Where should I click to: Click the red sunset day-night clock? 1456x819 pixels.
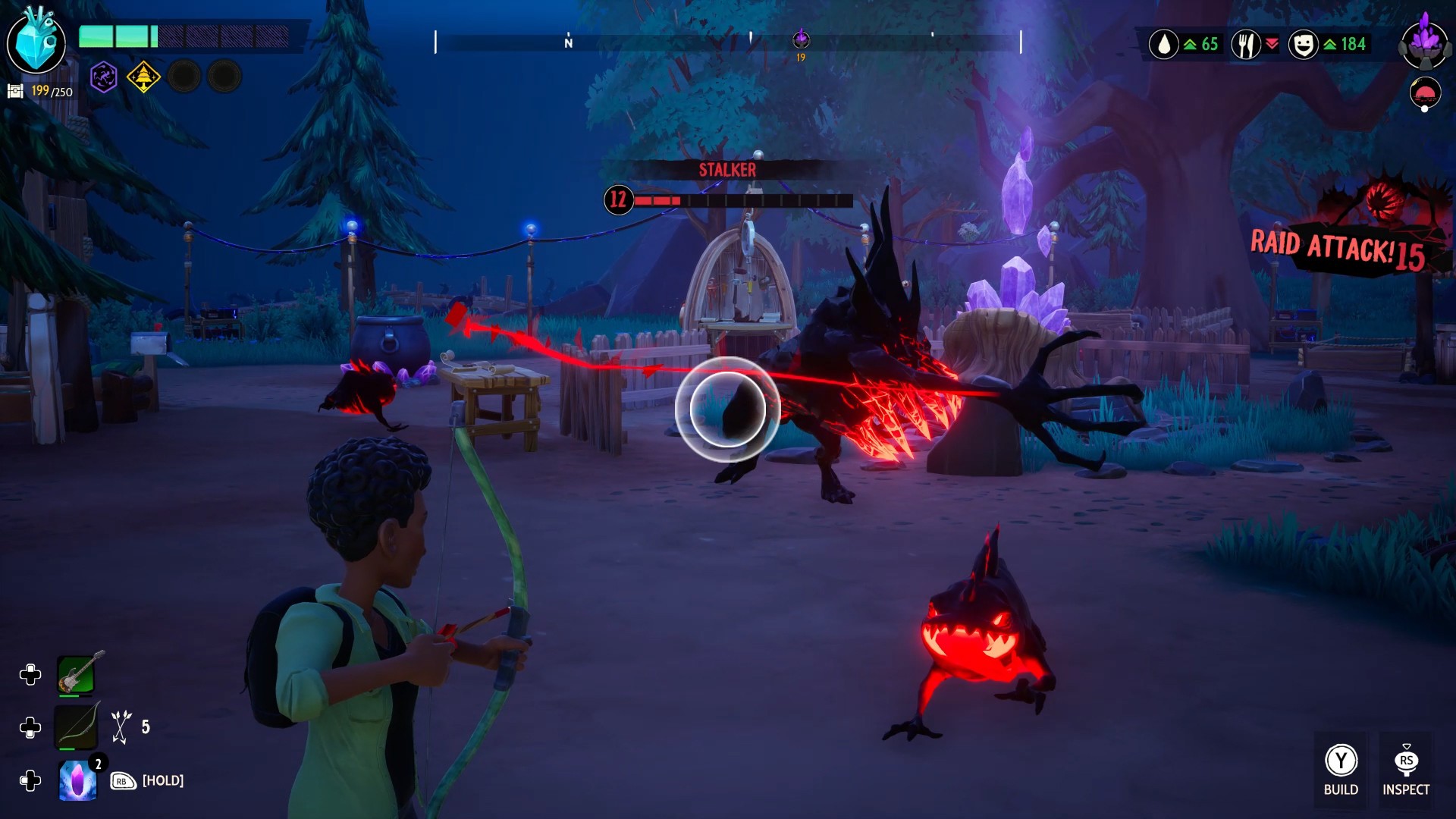pyautogui.click(x=1425, y=94)
